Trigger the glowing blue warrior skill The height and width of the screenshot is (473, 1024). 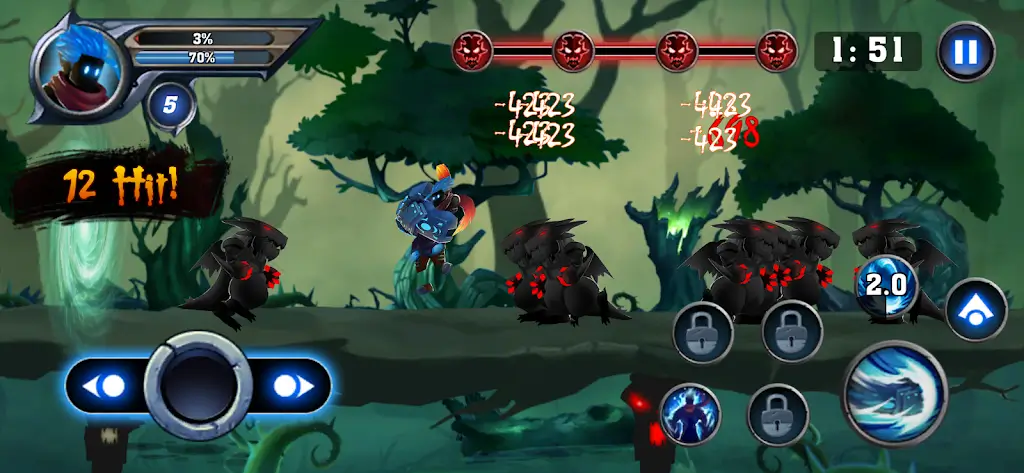690,413
